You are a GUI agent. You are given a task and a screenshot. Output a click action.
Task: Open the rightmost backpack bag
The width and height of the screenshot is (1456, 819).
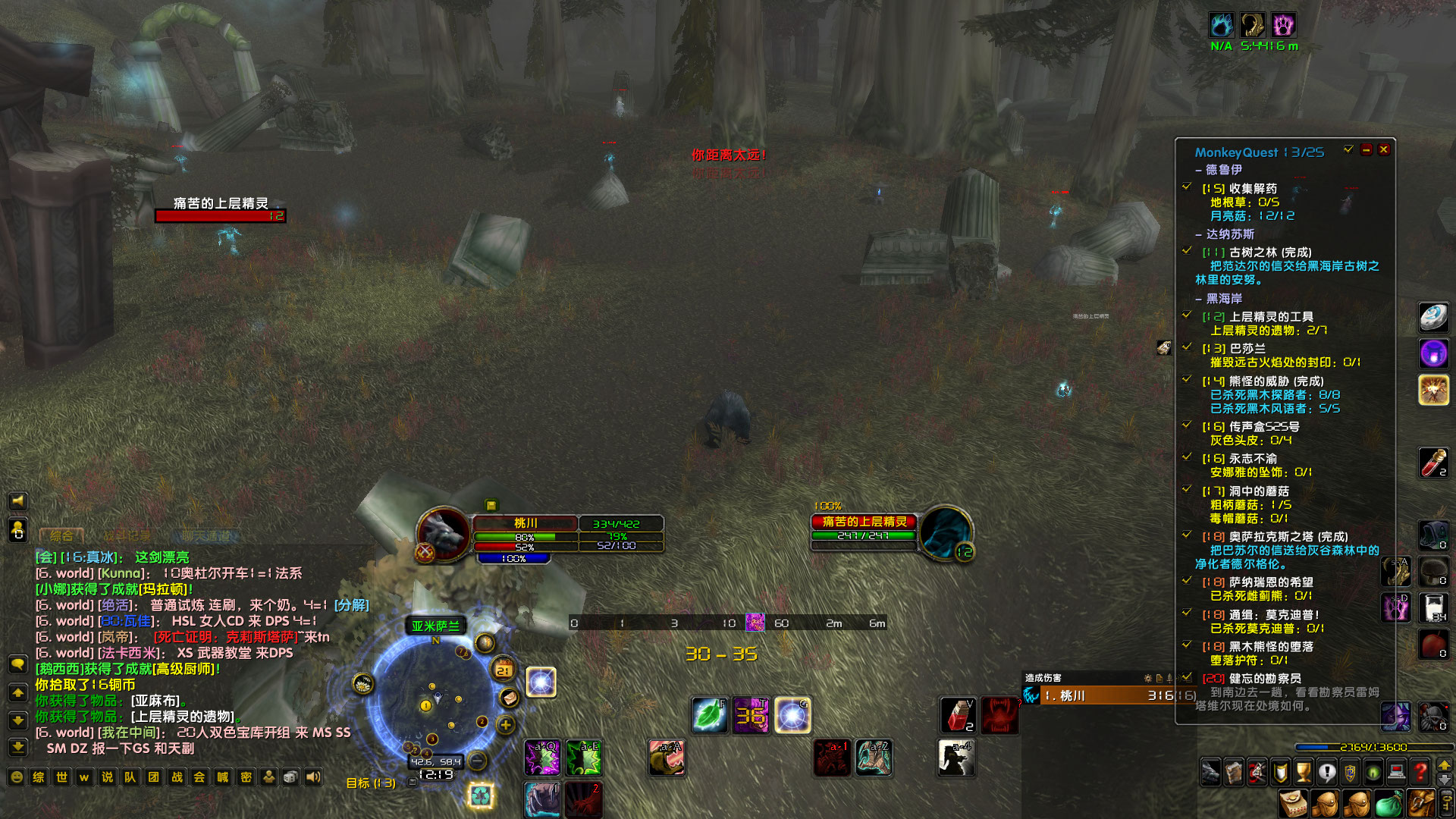coord(1420,804)
